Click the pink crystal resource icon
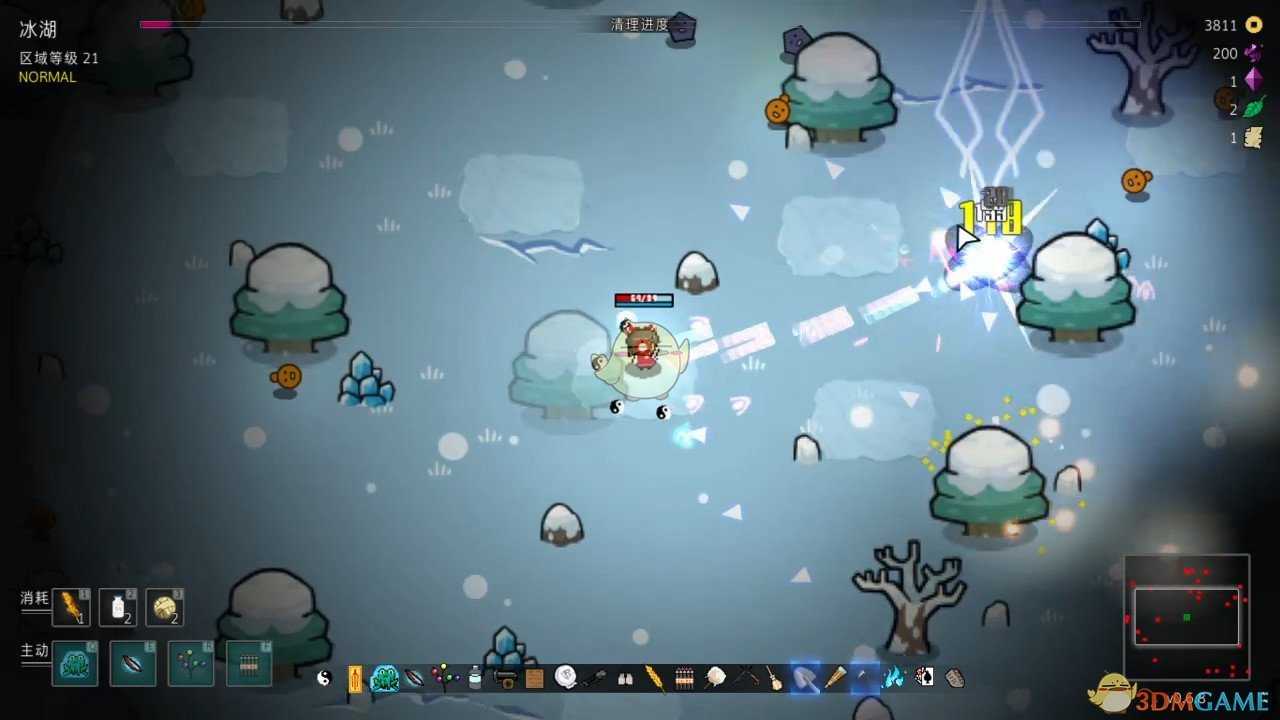Viewport: 1280px width, 720px height. tap(1254, 81)
